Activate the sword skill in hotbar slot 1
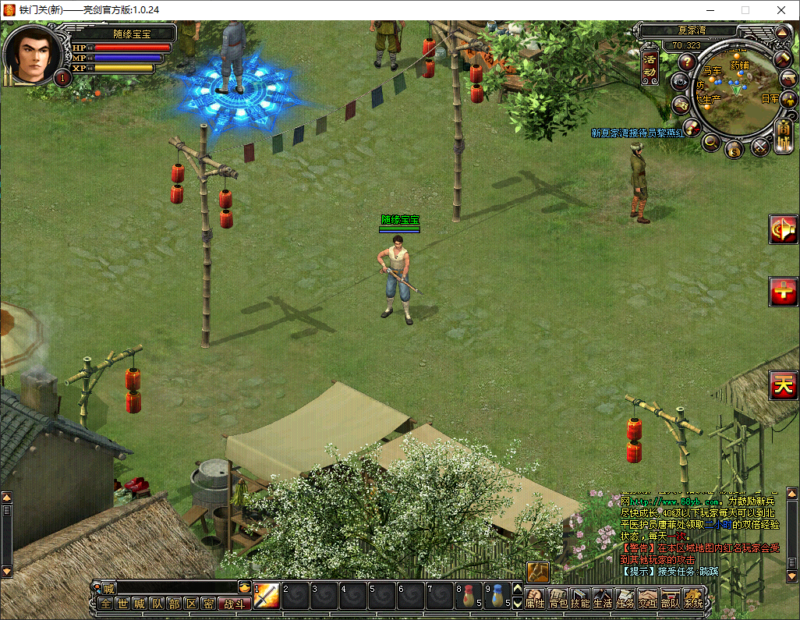Image resolution: width=800 pixels, height=620 pixels. [x=266, y=596]
